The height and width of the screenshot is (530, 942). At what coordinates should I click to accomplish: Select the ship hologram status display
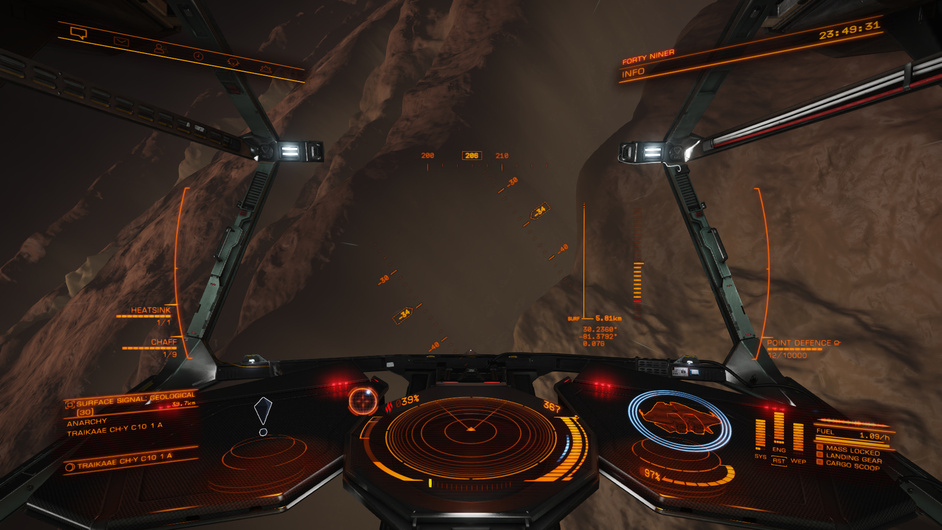(x=679, y=415)
